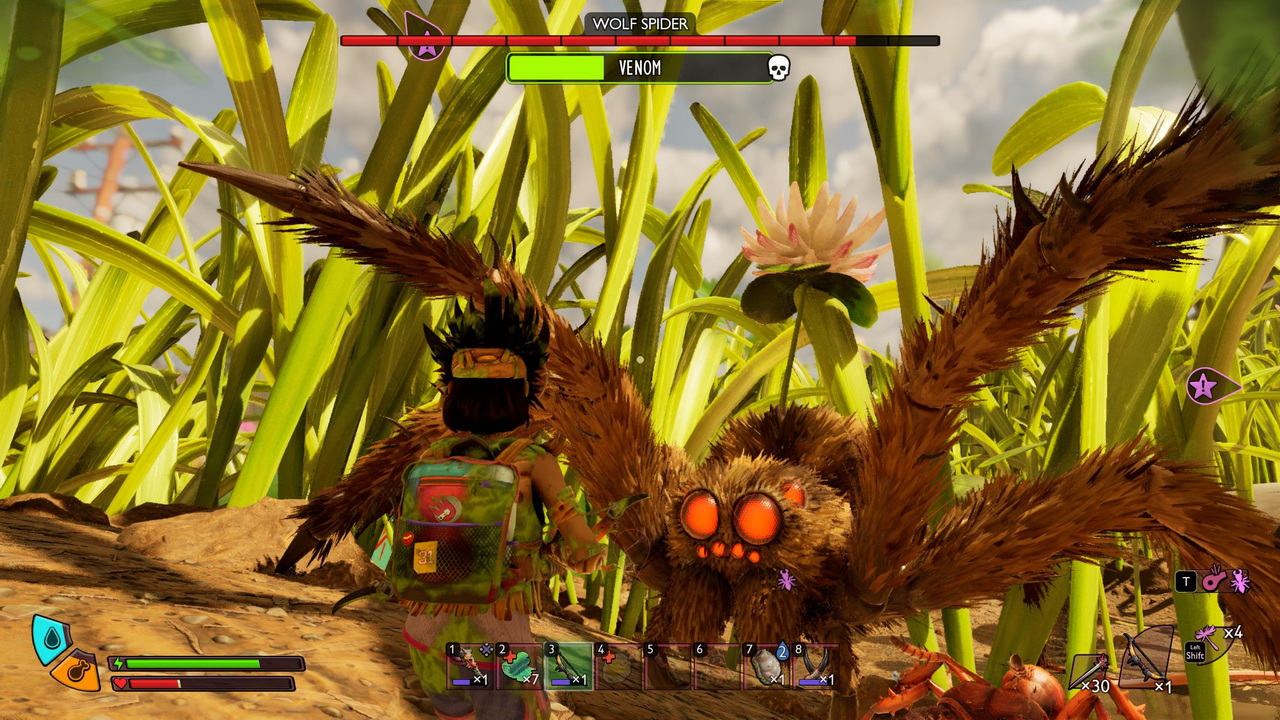
Task: Equip the horned tool in hotbar slot 8
Action: [816, 665]
